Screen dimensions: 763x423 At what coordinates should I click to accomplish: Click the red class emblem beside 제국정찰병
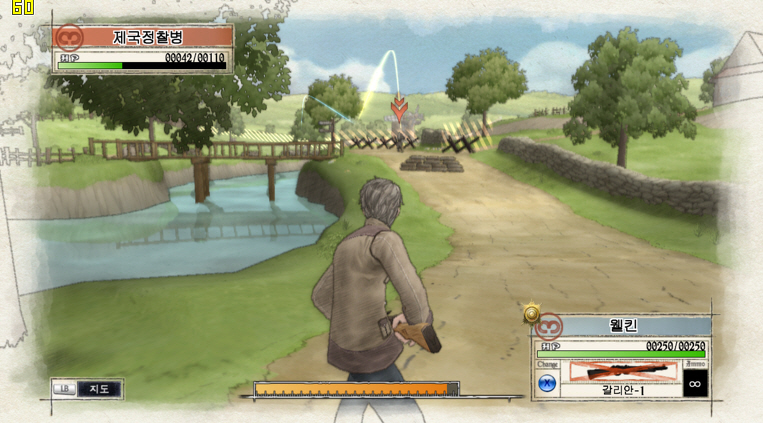click(69, 38)
